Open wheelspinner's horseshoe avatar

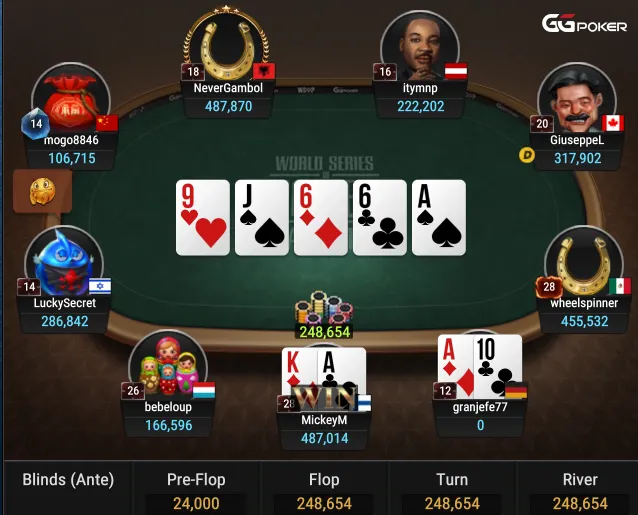(583, 263)
